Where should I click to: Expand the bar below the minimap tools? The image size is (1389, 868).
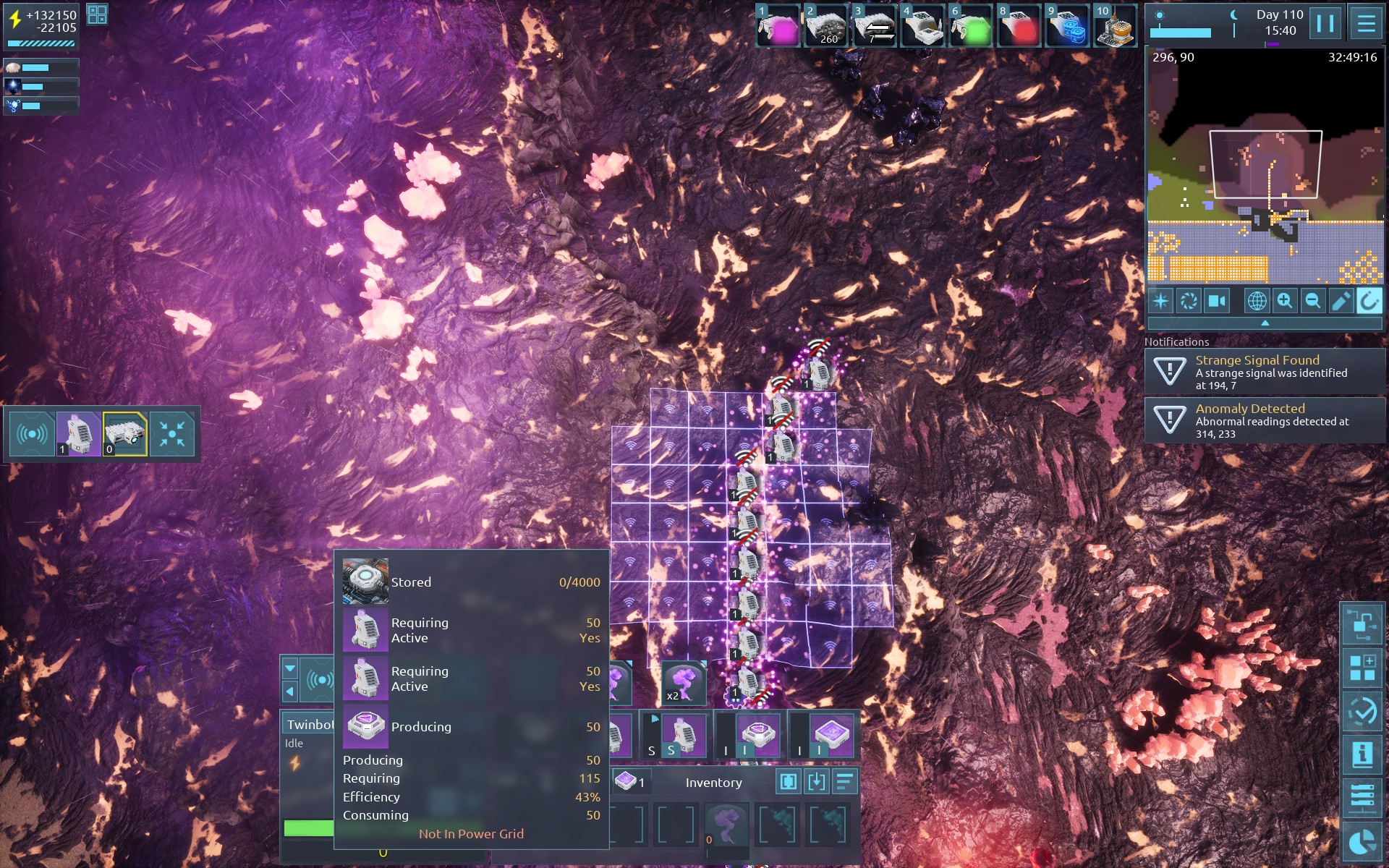(1265, 323)
